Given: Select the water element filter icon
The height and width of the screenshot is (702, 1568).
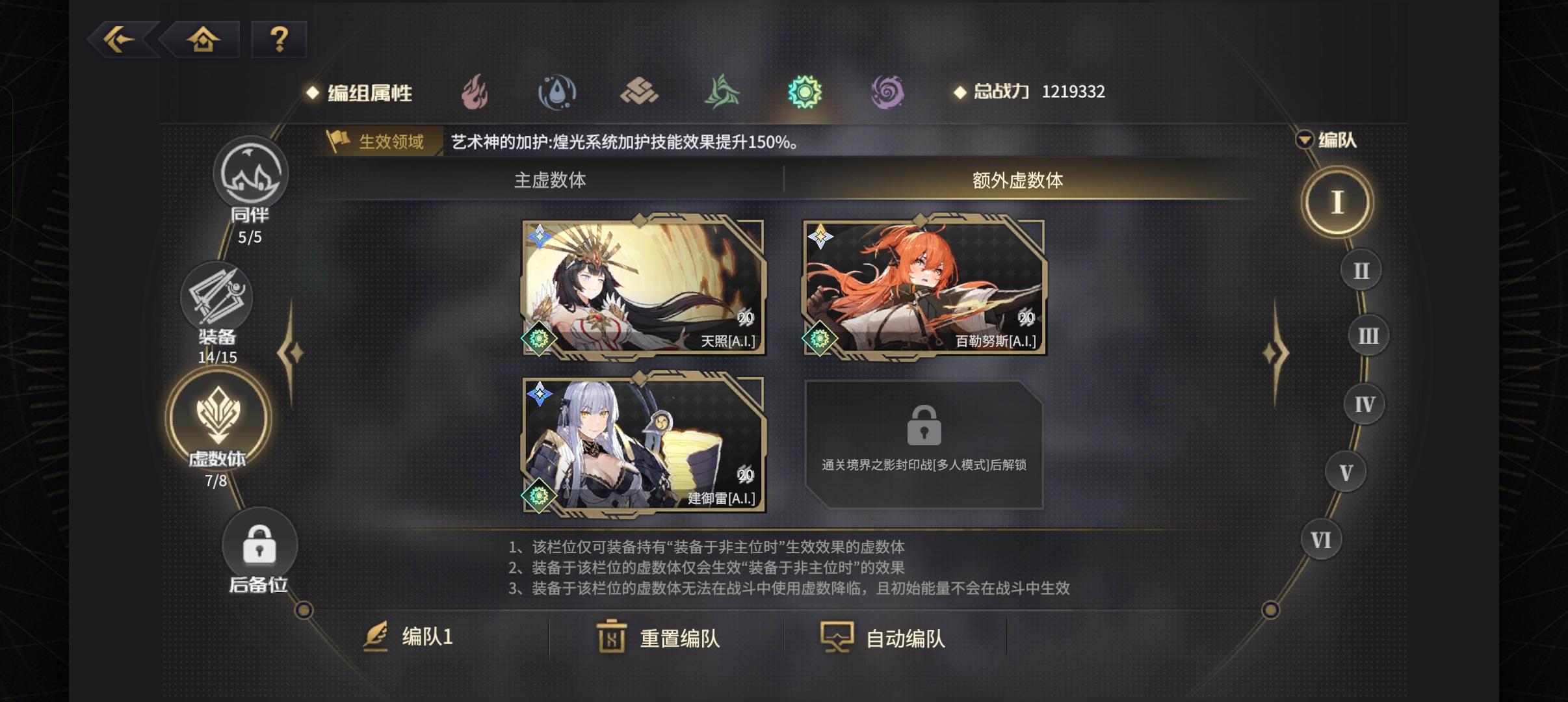Looking at the screenshot, I should (557, 92).
